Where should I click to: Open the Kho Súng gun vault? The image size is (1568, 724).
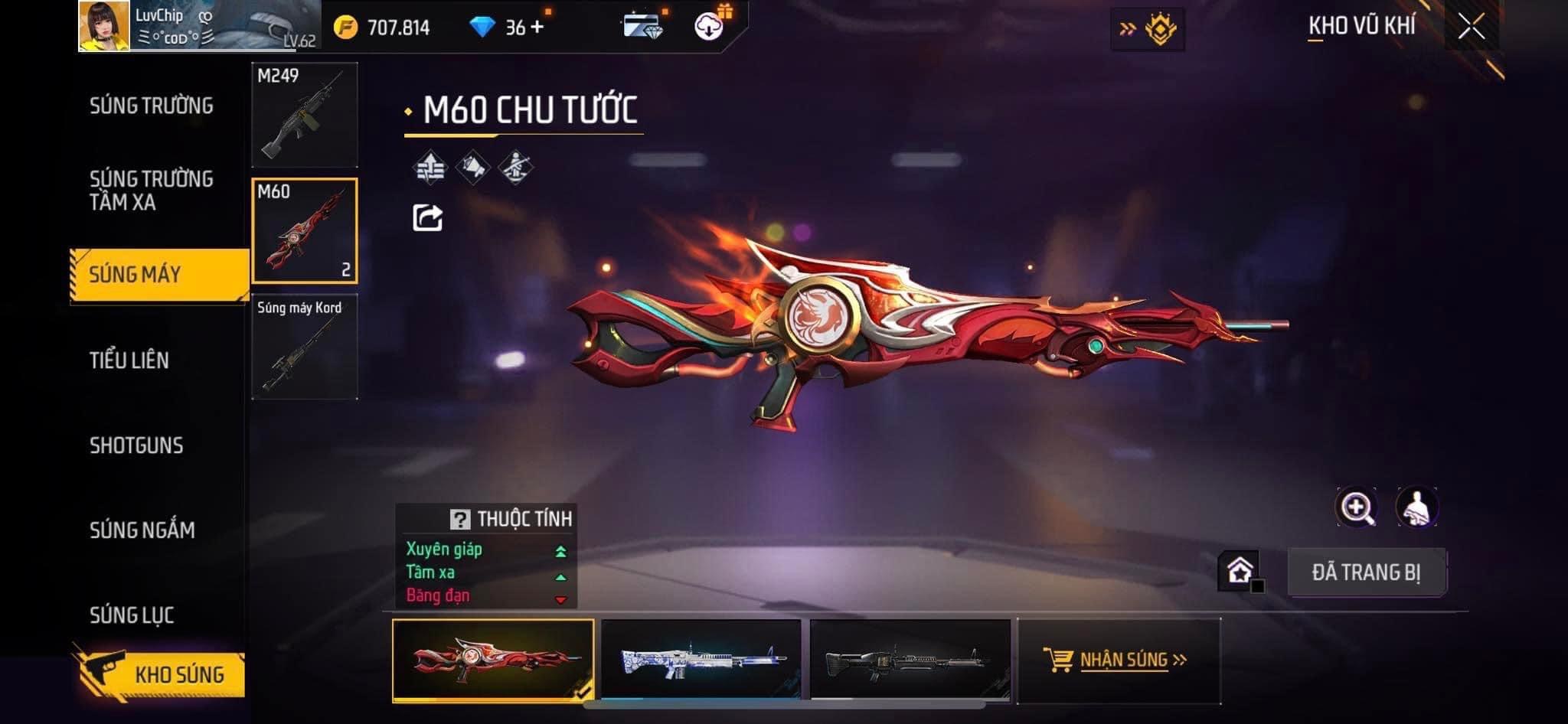[x=162, y=674]
